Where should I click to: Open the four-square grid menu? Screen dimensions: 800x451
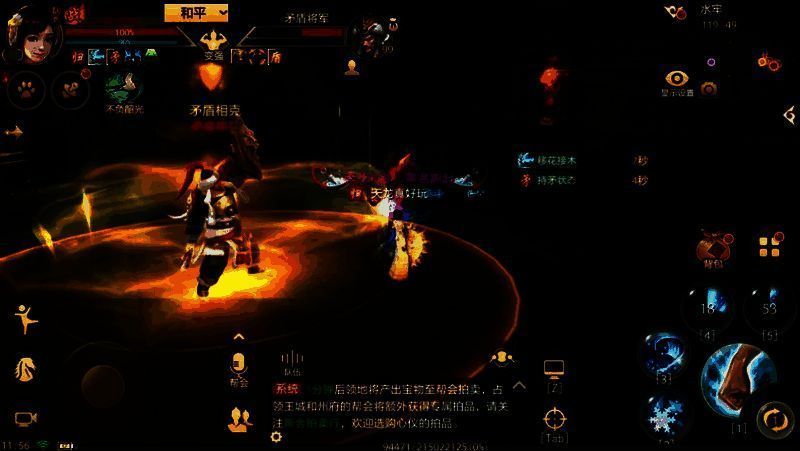tap(768, 245)
